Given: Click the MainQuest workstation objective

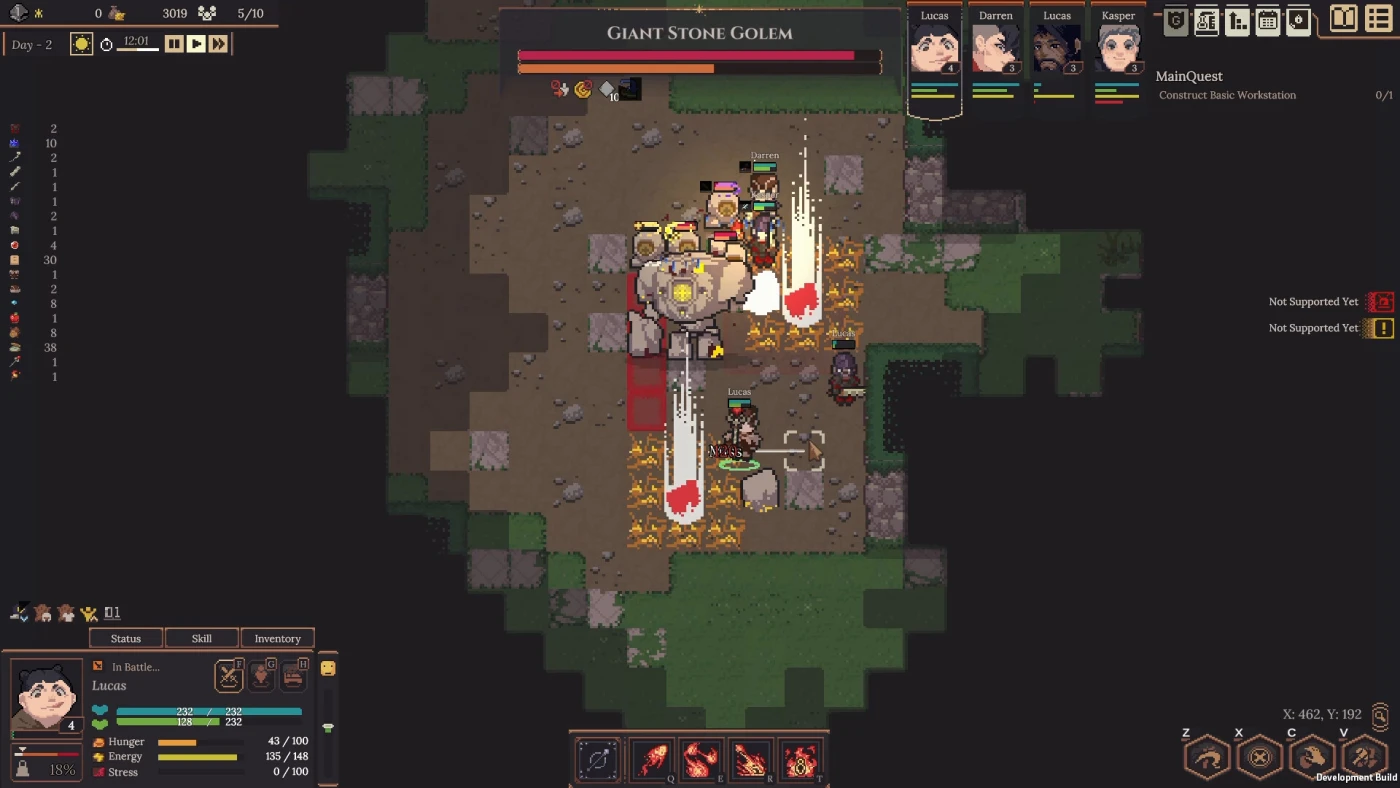Looking at the screenshot, I should click(x=1227, y=95).
